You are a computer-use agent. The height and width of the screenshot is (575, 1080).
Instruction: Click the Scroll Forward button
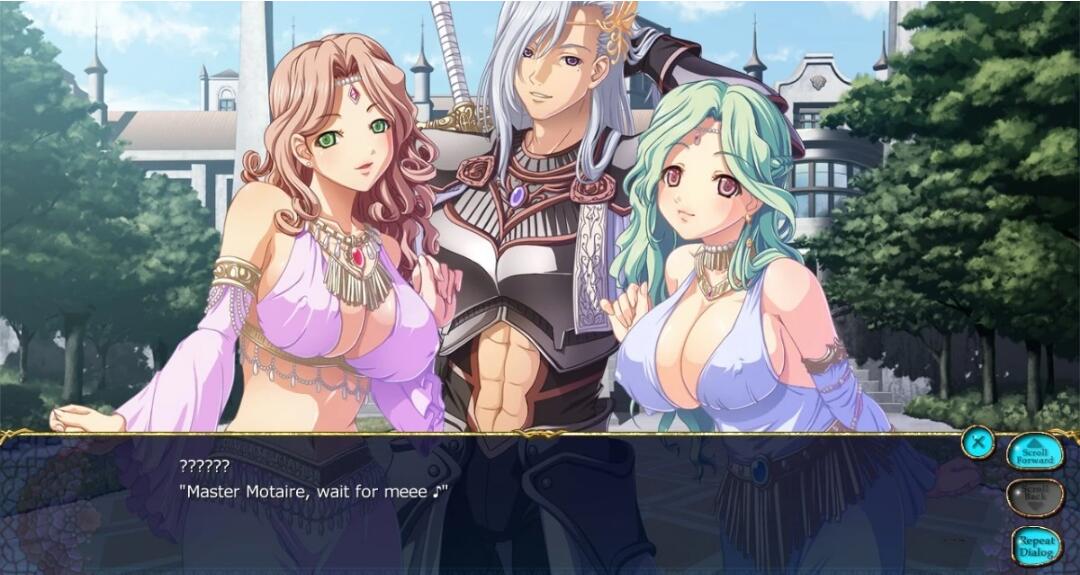point(1034,452)
